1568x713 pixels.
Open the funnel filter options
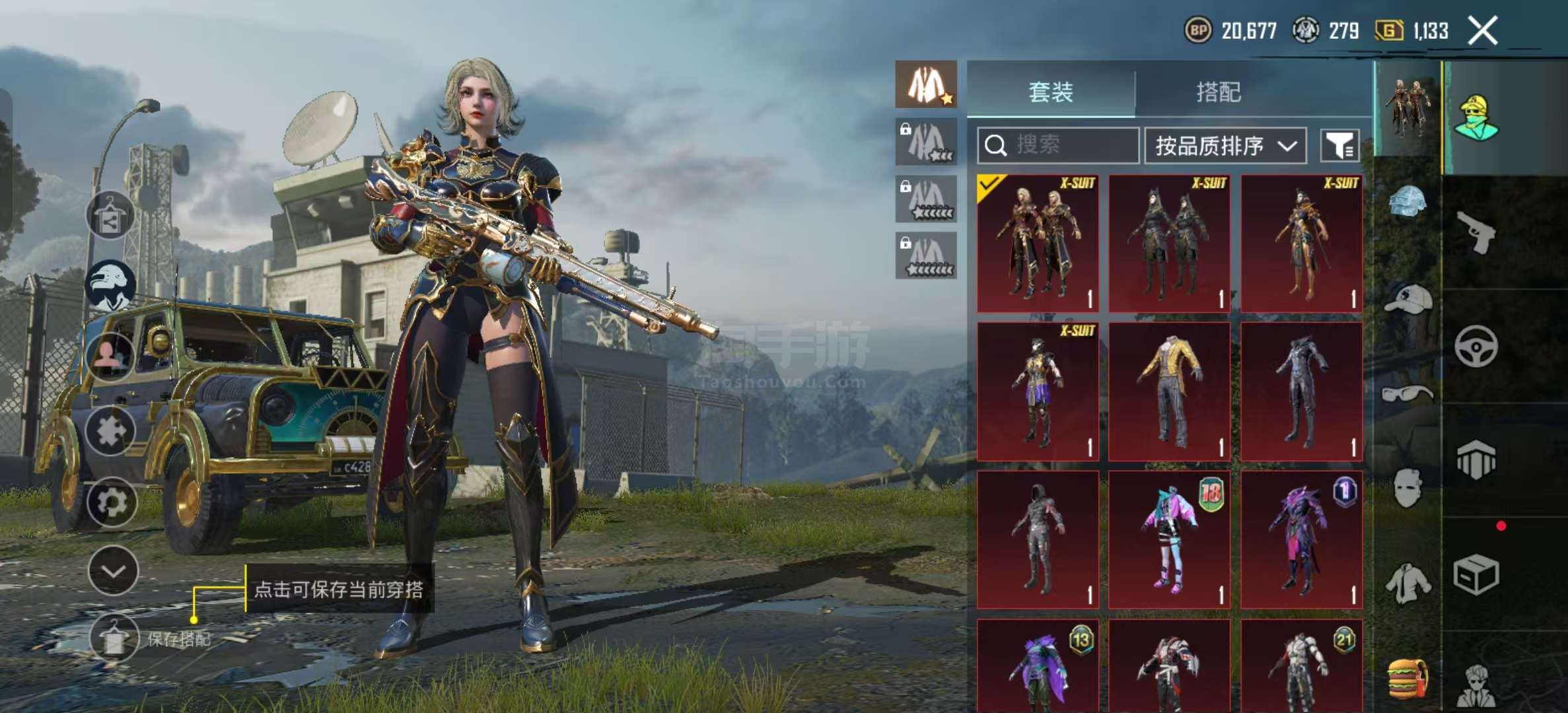tap(1339, 145)
